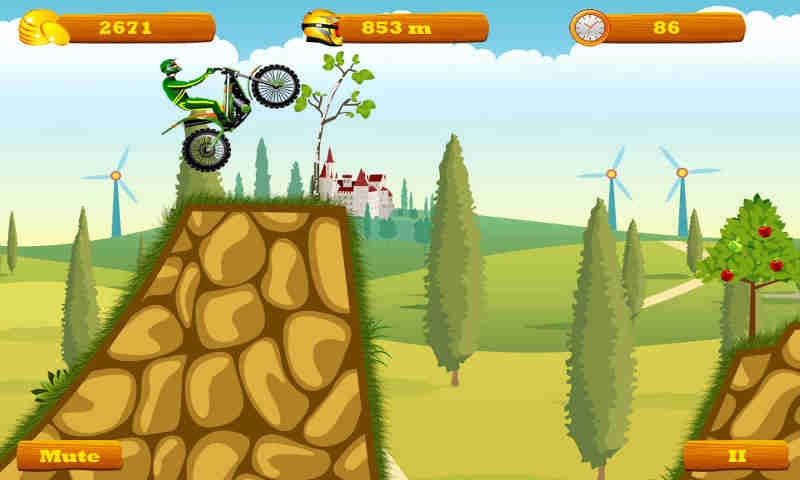
Task: Pause the game with the II button
Action: pos(736,456)
